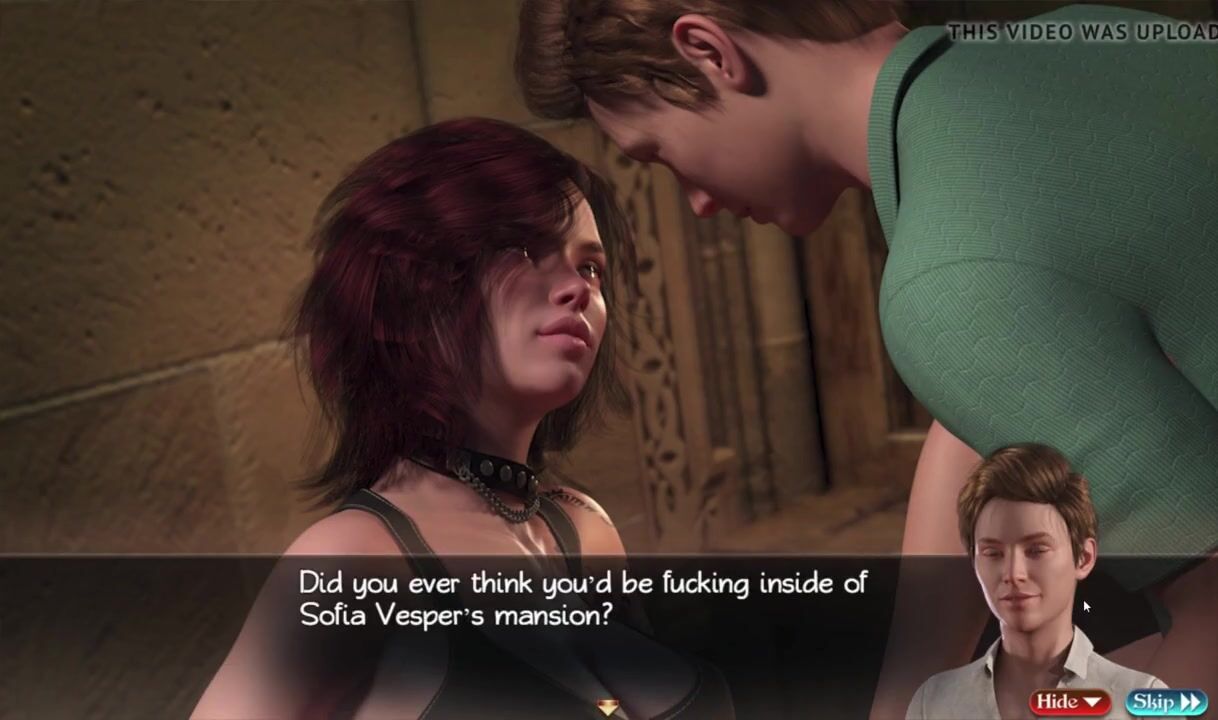Skip ahead using the Skip button
Viewport: 1218px width, 720px height.
[1165, 702]
